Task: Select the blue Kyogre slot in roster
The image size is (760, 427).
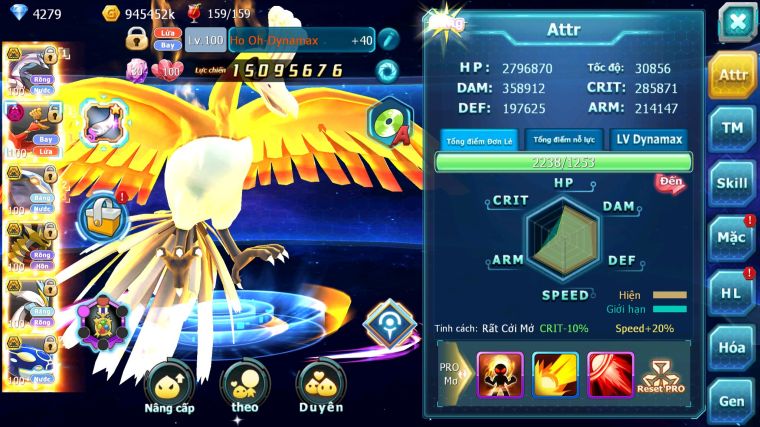Action: [30, 364]
